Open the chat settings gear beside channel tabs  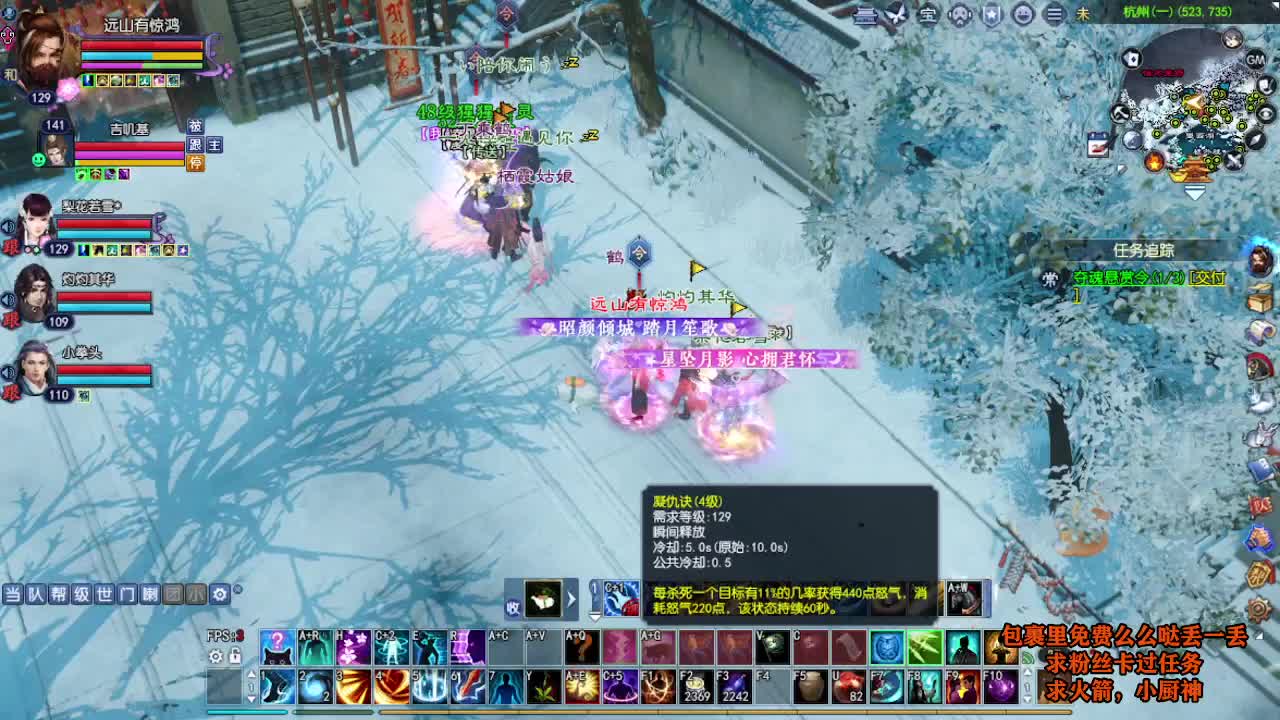pyautogui.click(x=218, y=592)
